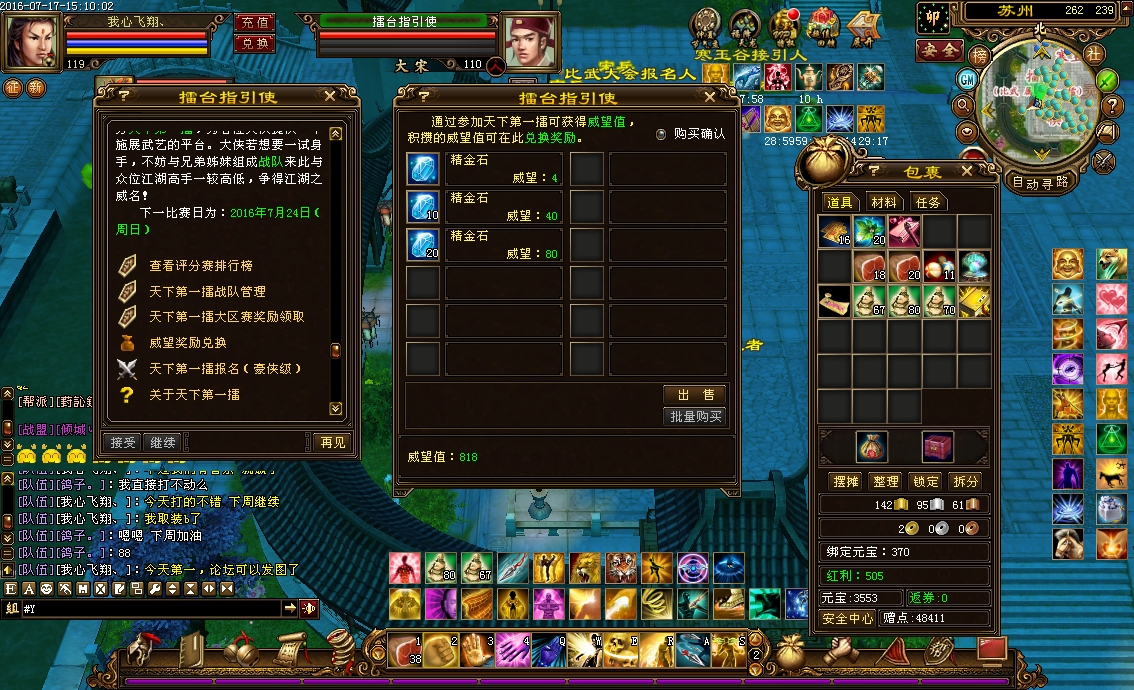This screenshot has height=690, width=1134.
Task: Close the 包裹 inventory window
Action: point(966,171)
